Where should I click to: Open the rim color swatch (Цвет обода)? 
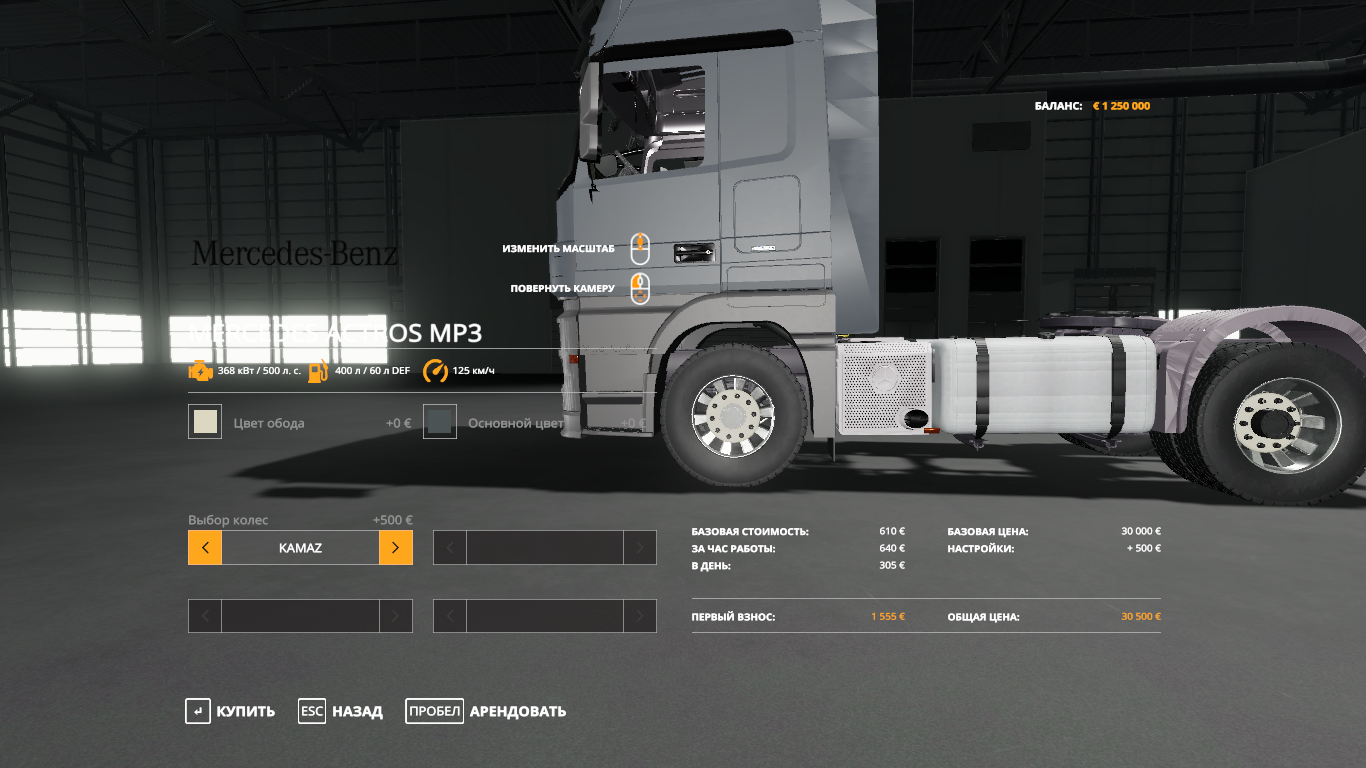[x=205, y=422]
